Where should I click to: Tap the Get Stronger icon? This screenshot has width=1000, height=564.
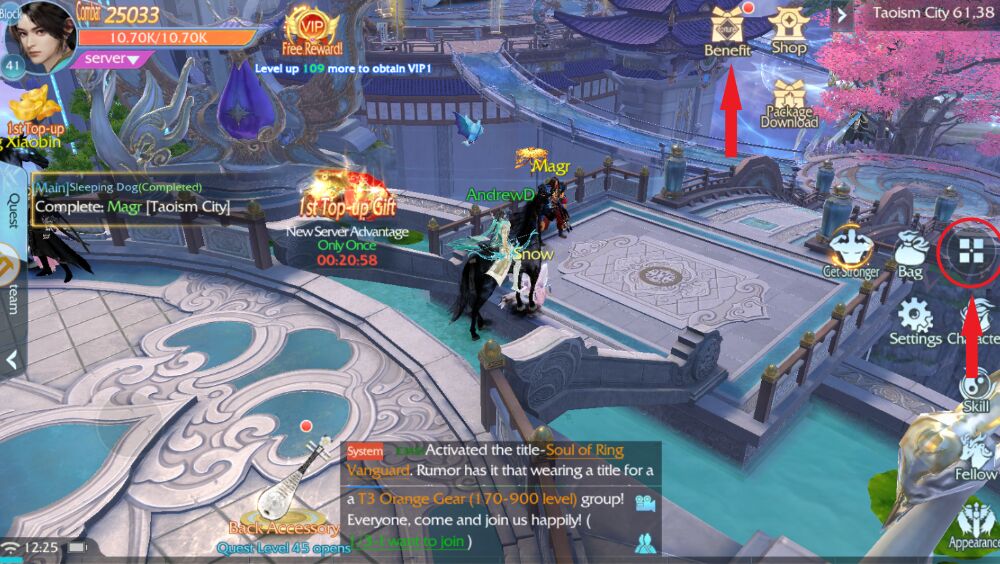pyautogui.click(x=851, y=252)
